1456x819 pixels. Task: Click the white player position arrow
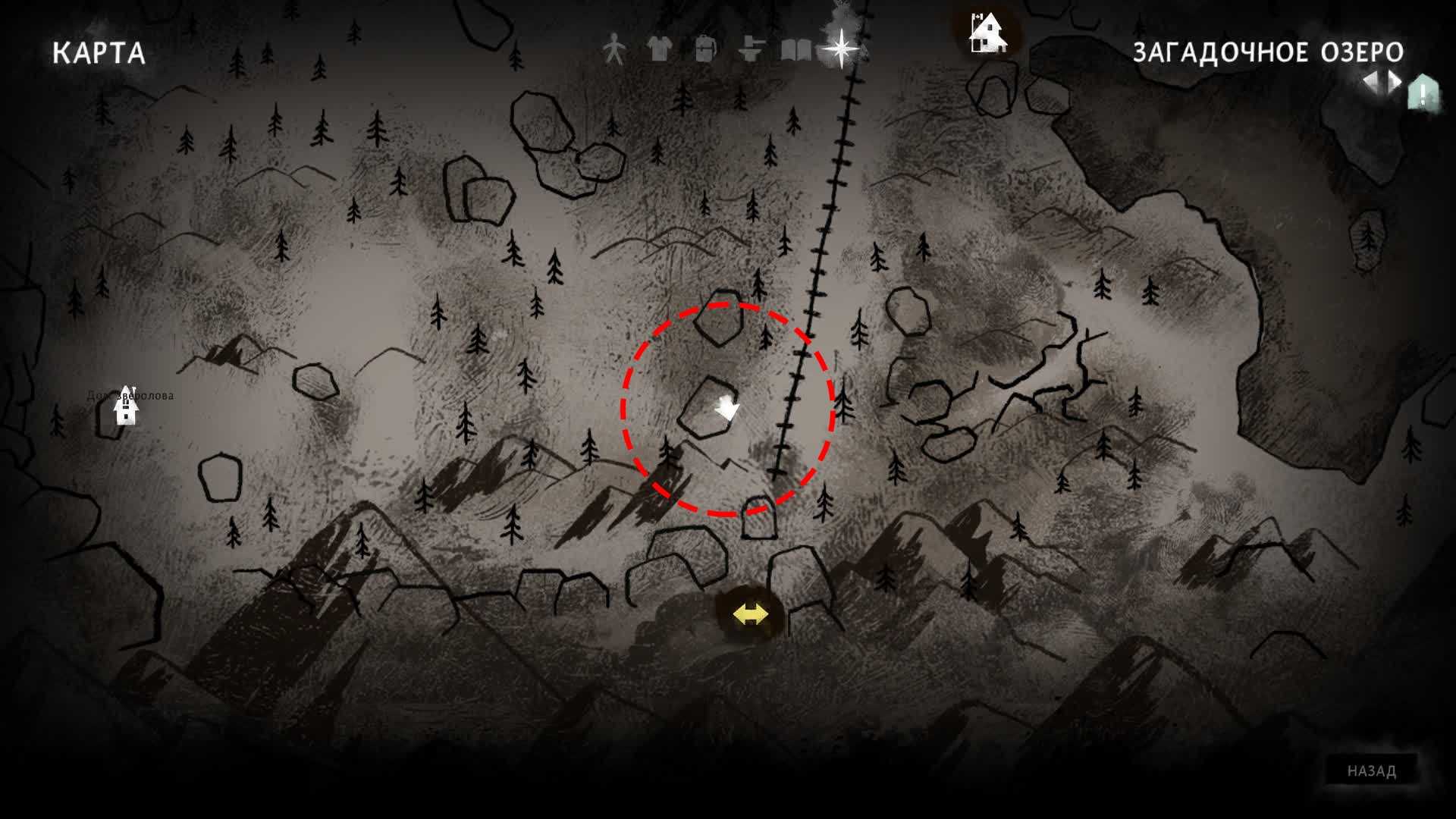tap(727, 408)
